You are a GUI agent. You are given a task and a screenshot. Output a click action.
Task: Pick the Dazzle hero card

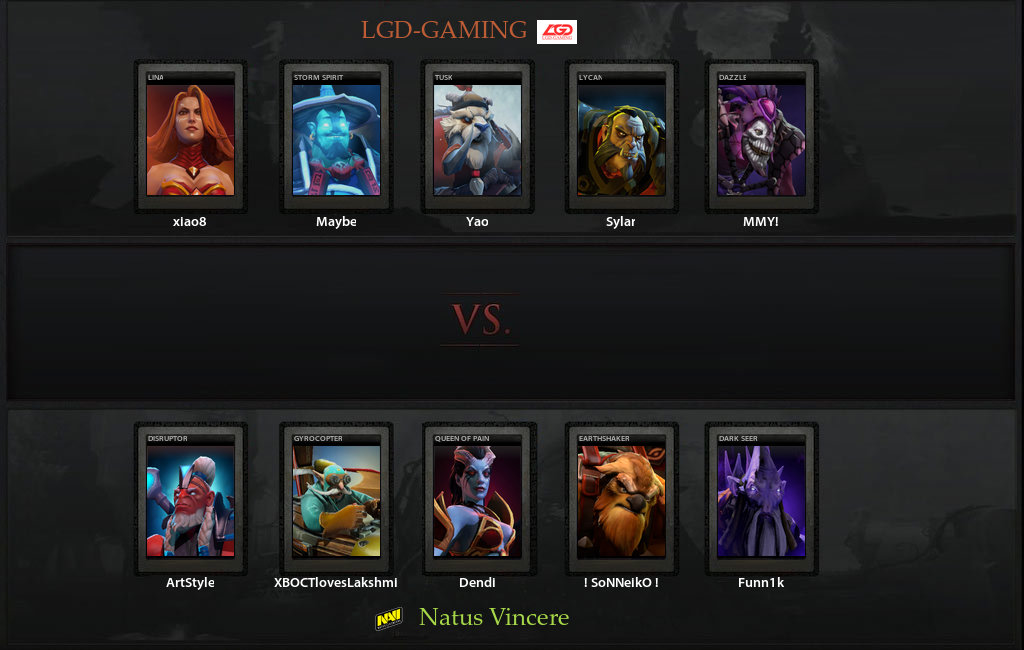761,138
